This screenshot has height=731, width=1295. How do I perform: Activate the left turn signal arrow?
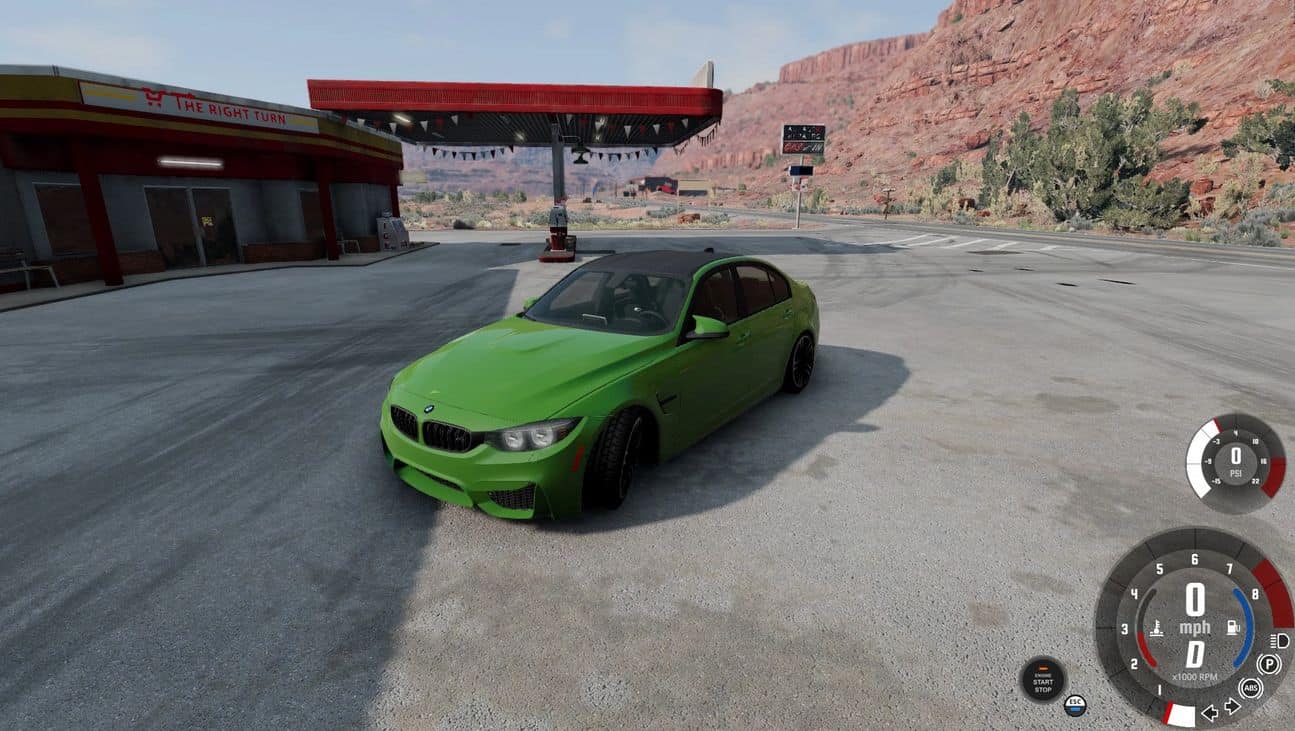pos(1209,712)
